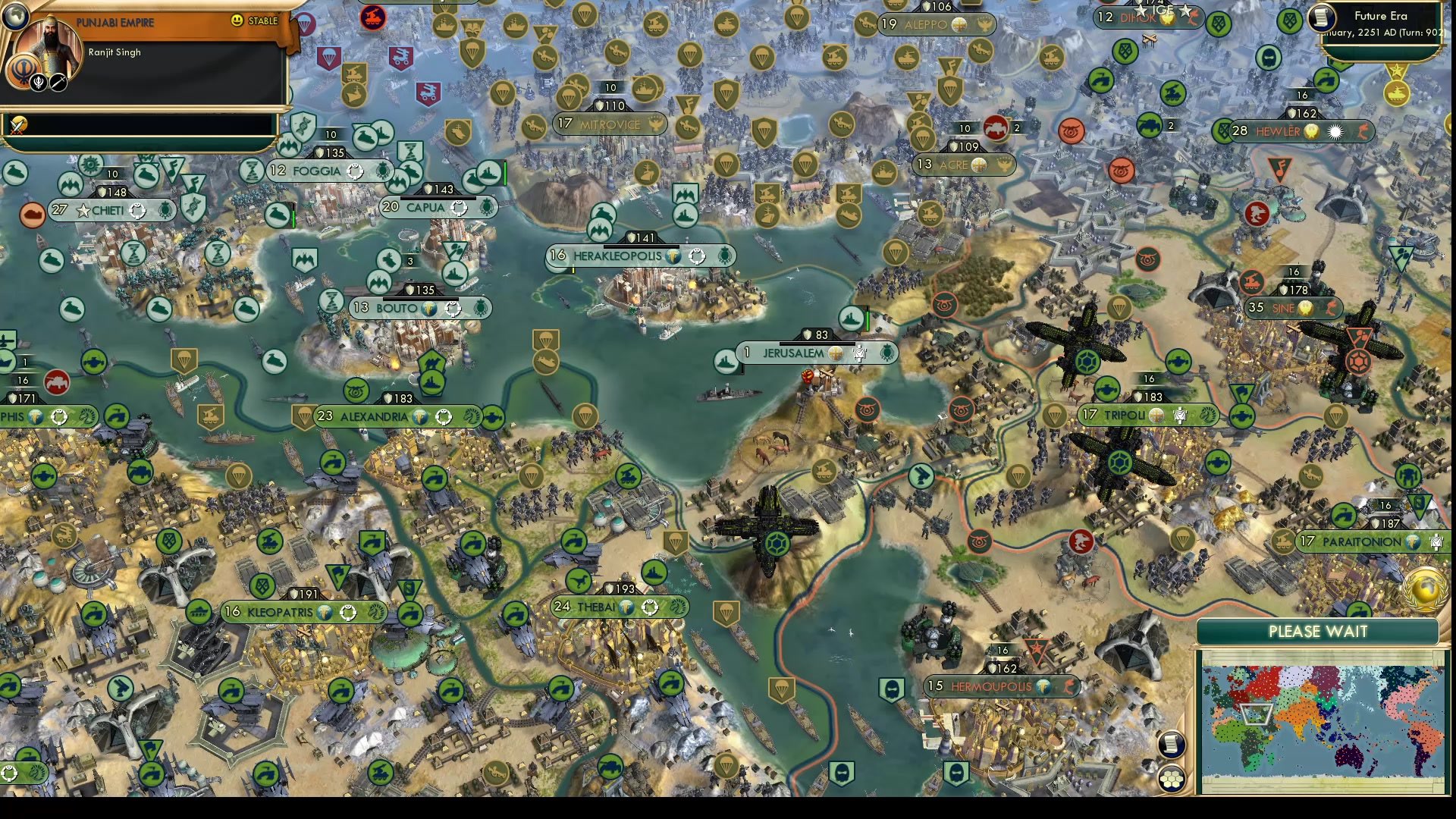Image resolution: width=1456 pixels, height=819 pixels.
Task: Open Jerusalem by clicking its city banner
Action: coord(792,353)
